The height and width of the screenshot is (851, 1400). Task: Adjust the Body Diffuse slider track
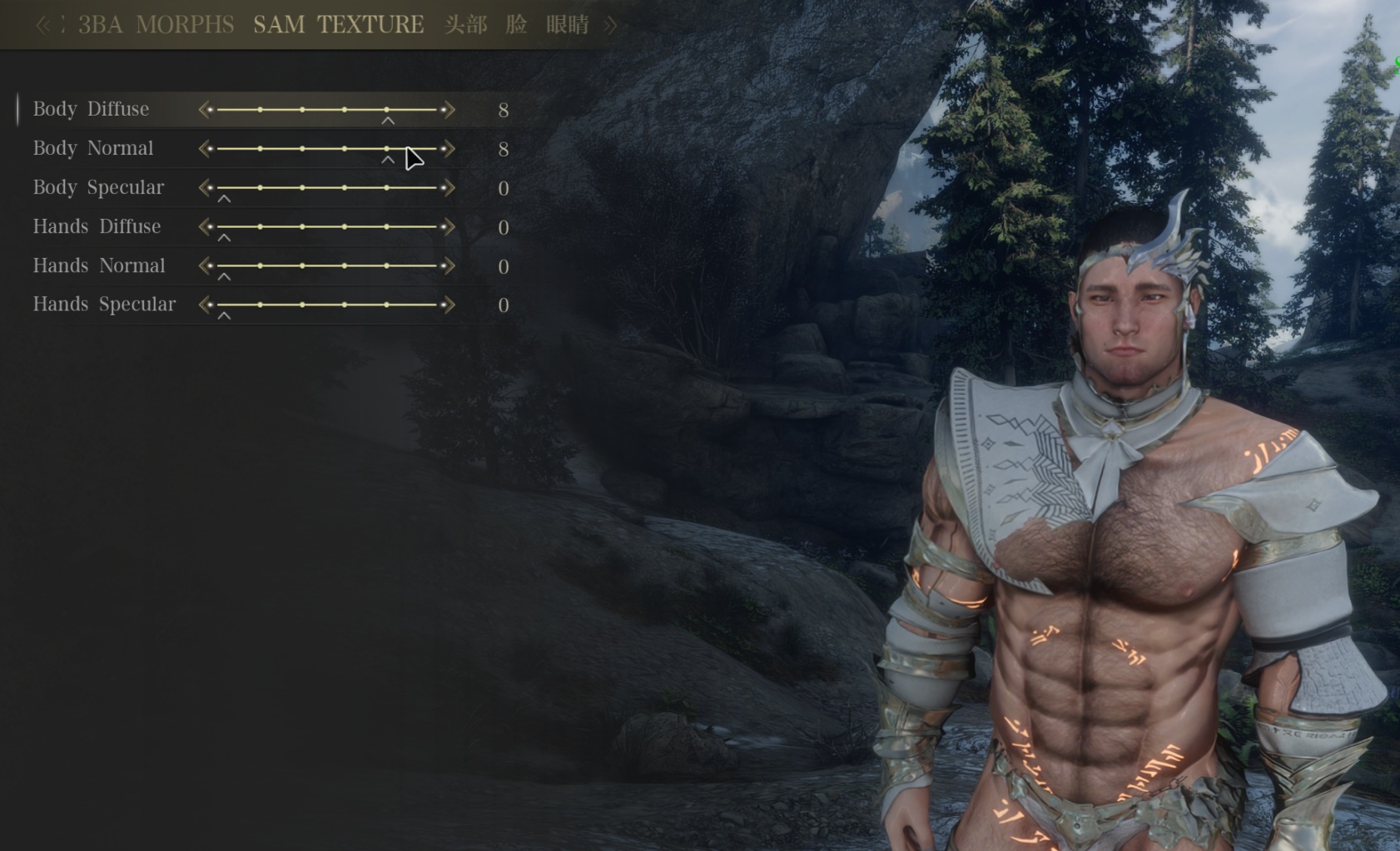click(x=326, y=110)
